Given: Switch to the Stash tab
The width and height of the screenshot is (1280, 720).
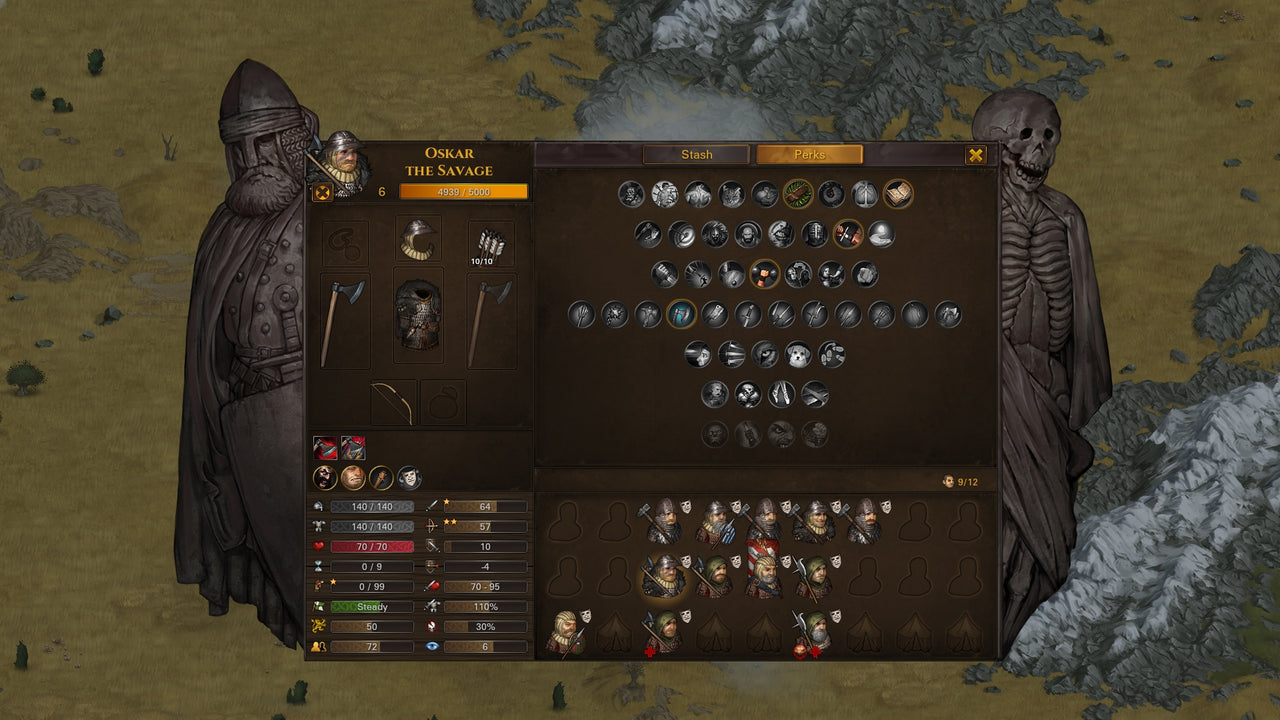Looking at the screenshot, I should tap(695, 154).
